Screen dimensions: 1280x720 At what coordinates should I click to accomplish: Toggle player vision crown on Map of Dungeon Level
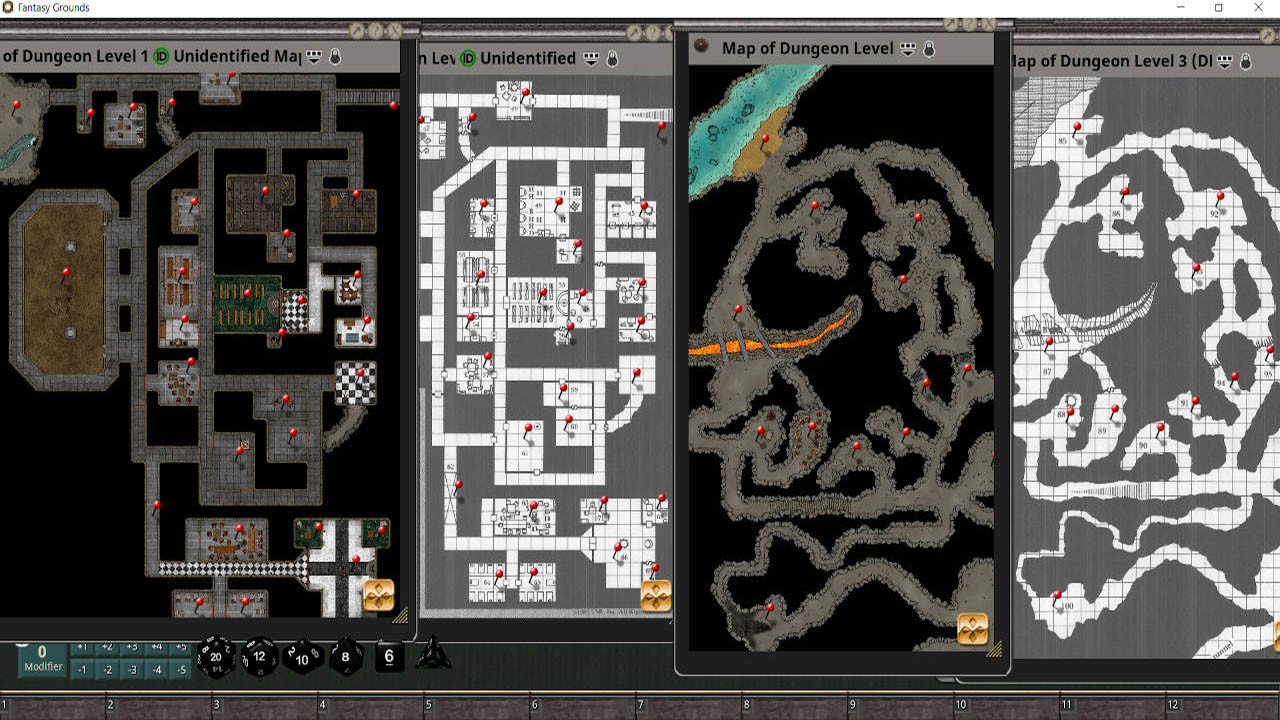[x=908, y=48]
